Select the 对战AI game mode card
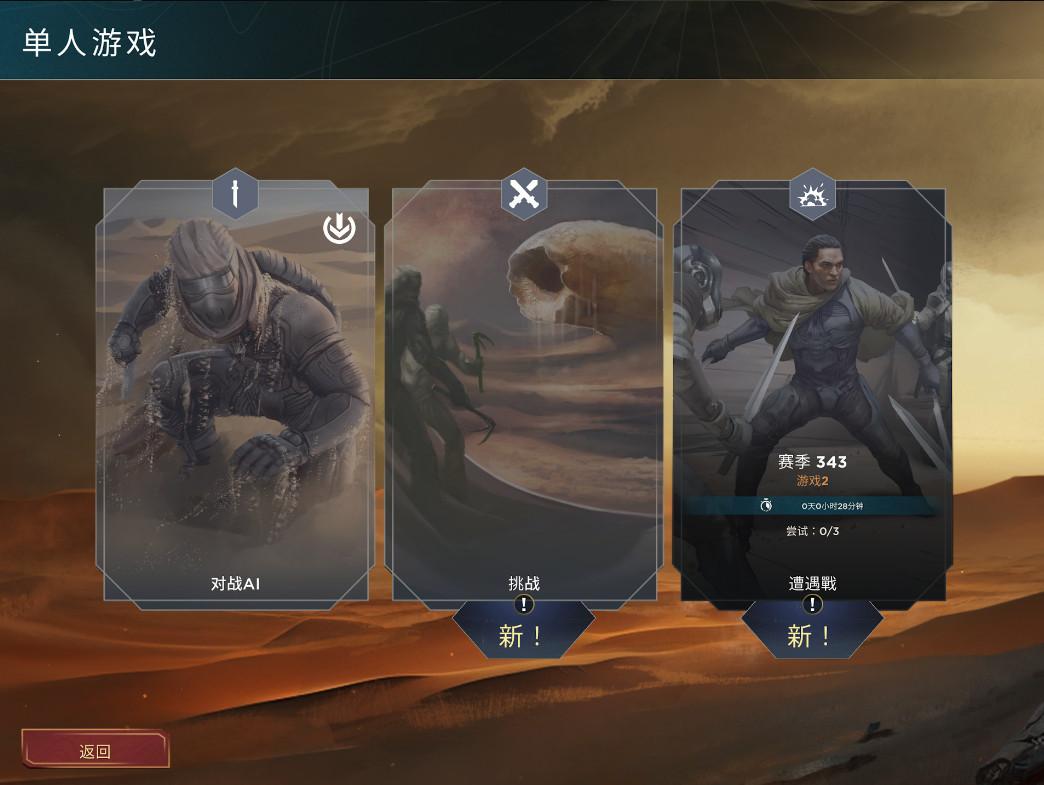Image resolution: width=1044 pixels, height=785 pixels. (235, 400)
